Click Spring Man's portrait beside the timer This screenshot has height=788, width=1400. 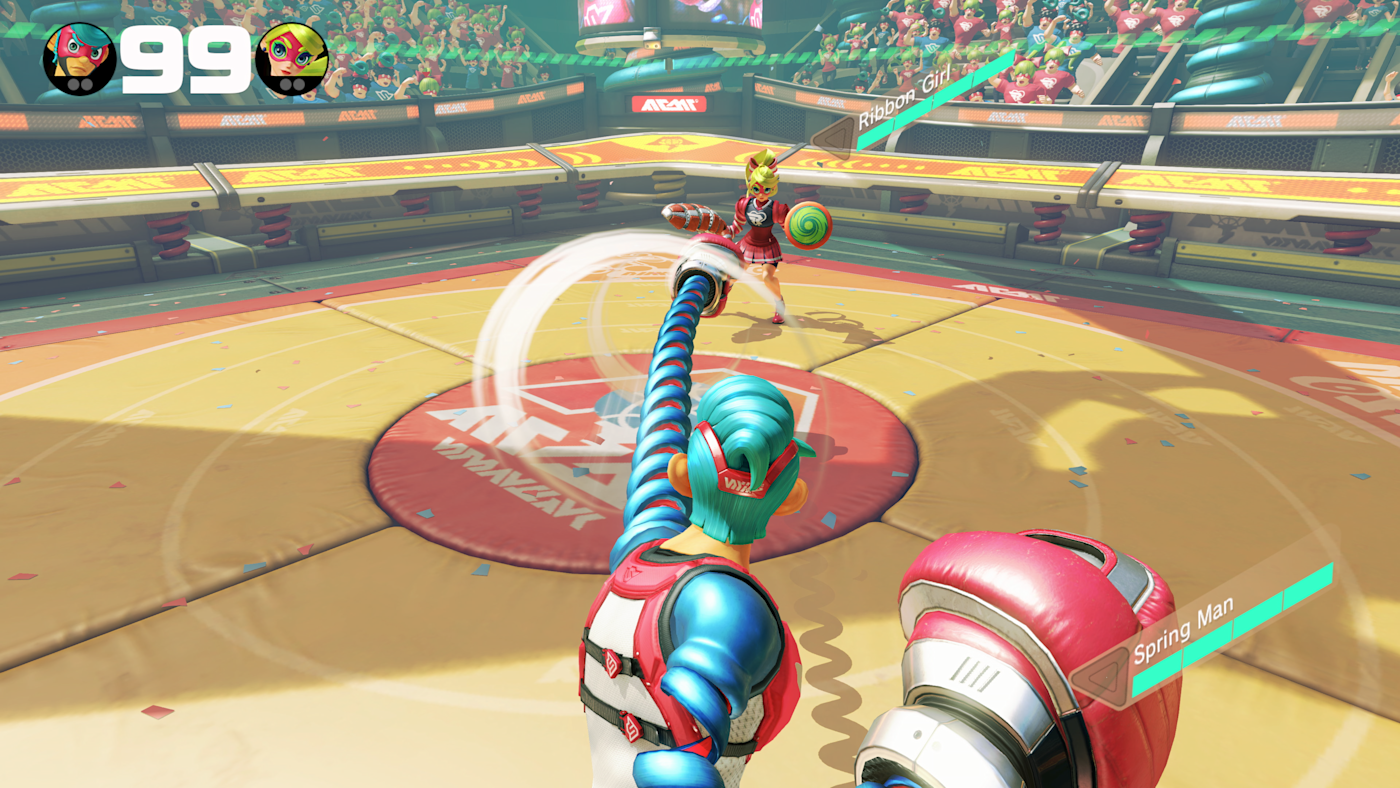point(79,58)
